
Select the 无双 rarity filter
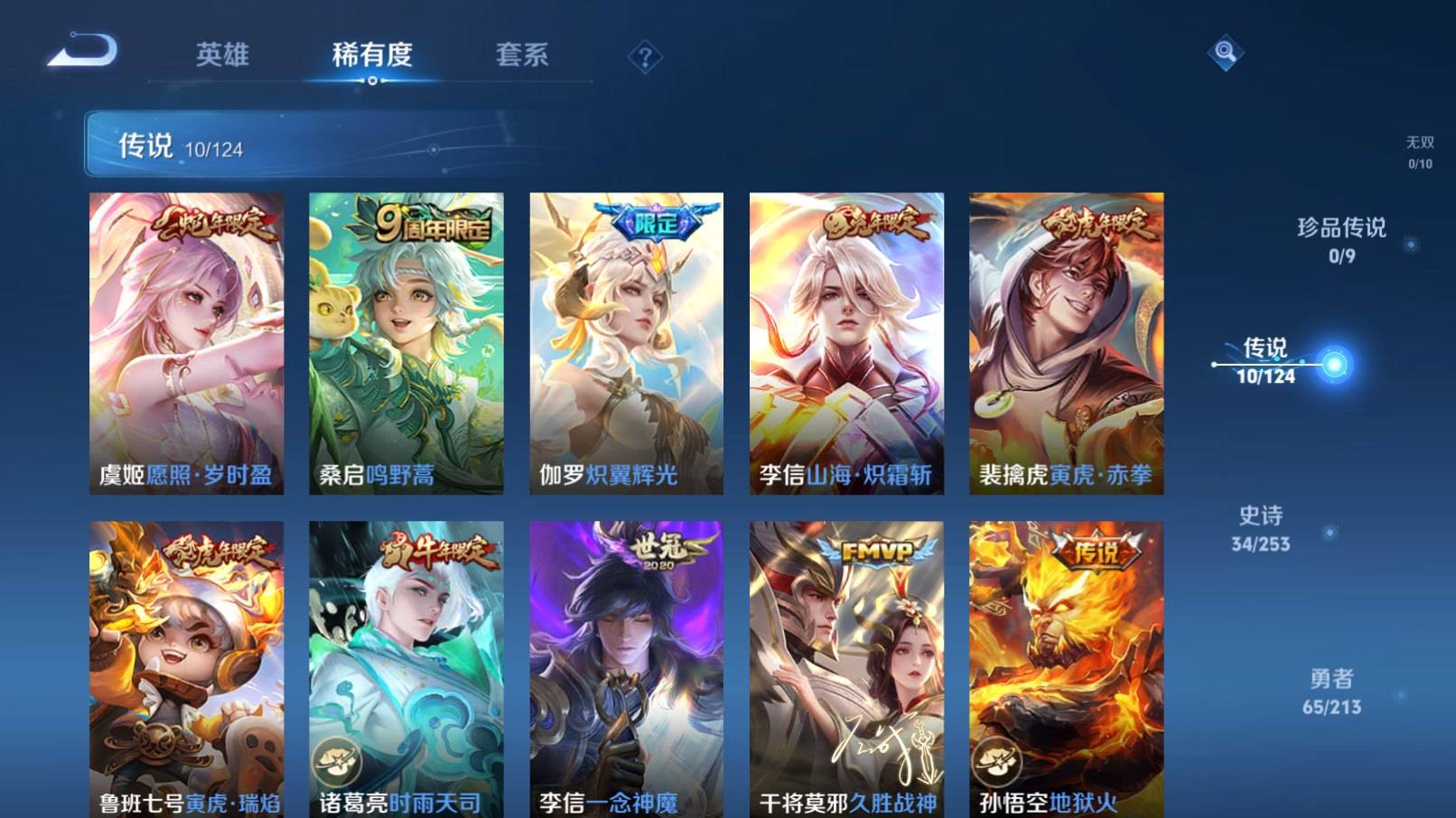pyautogui.click(x=1420, y=149)
